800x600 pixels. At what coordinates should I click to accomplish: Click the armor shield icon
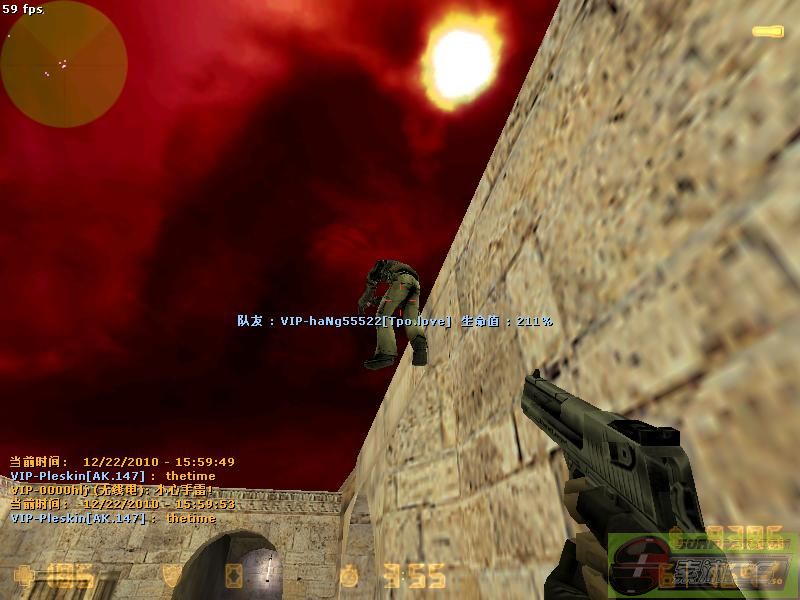pyautogui.click(x=174, y=576)
